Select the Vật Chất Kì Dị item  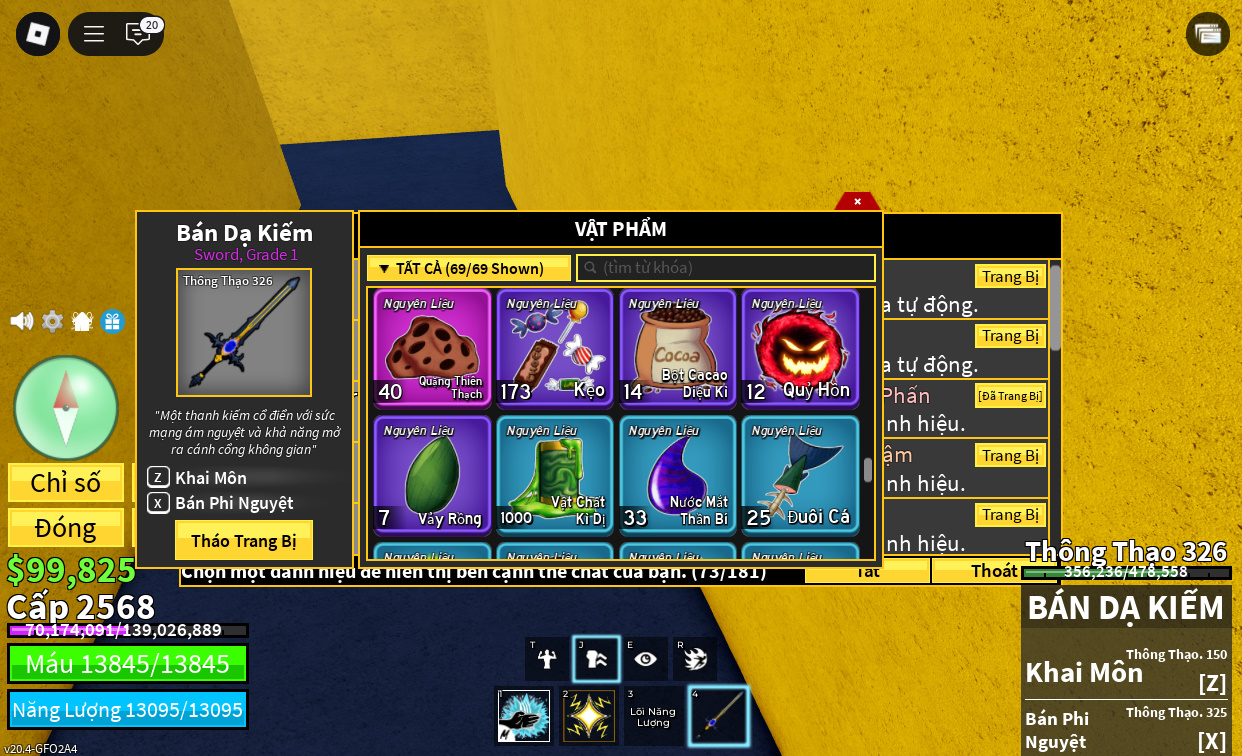[555, 474]
